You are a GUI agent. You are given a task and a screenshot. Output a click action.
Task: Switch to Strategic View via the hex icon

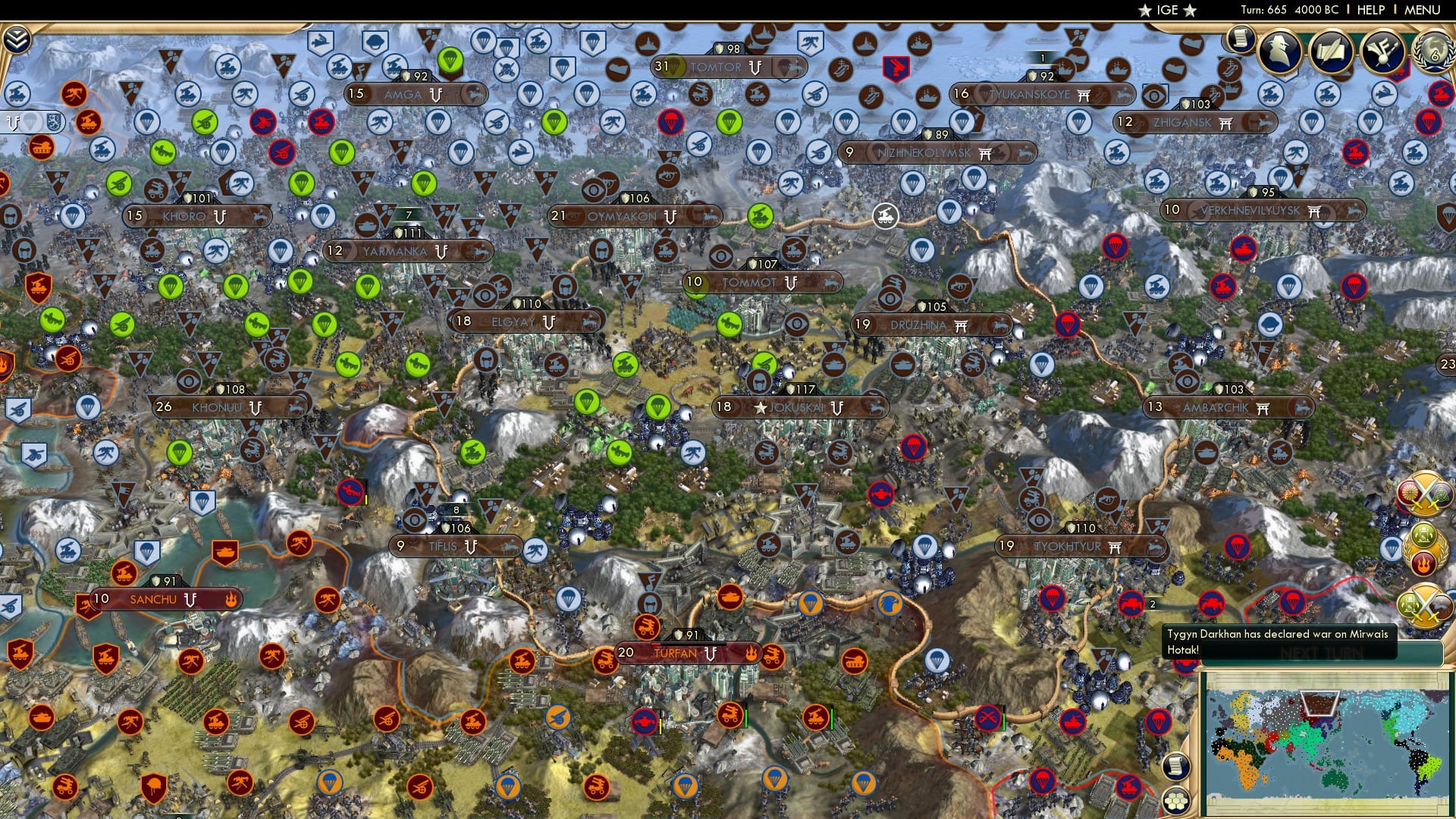pyautogui.click(x=1177, y=801)
